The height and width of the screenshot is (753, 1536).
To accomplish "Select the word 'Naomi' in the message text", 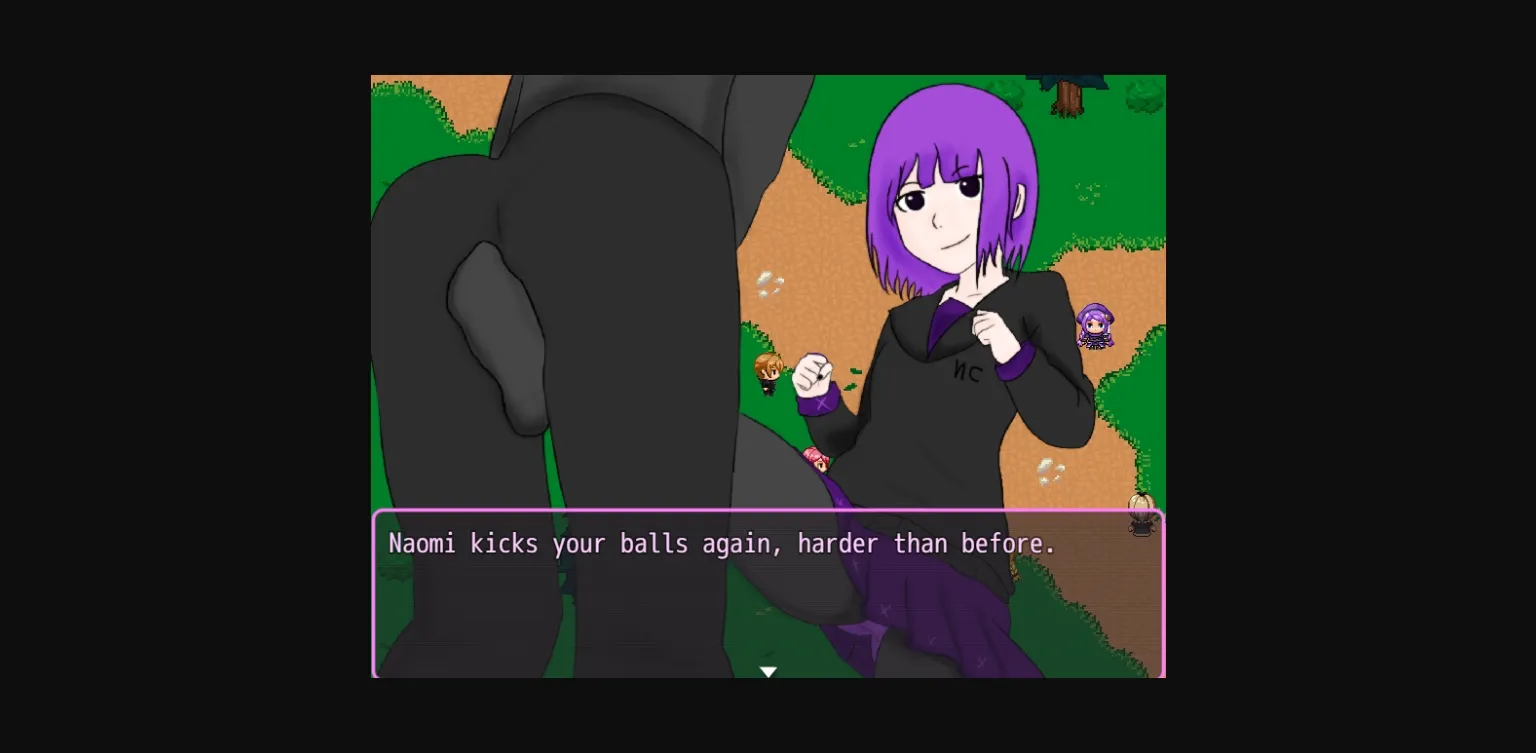I will click(420, 544).
